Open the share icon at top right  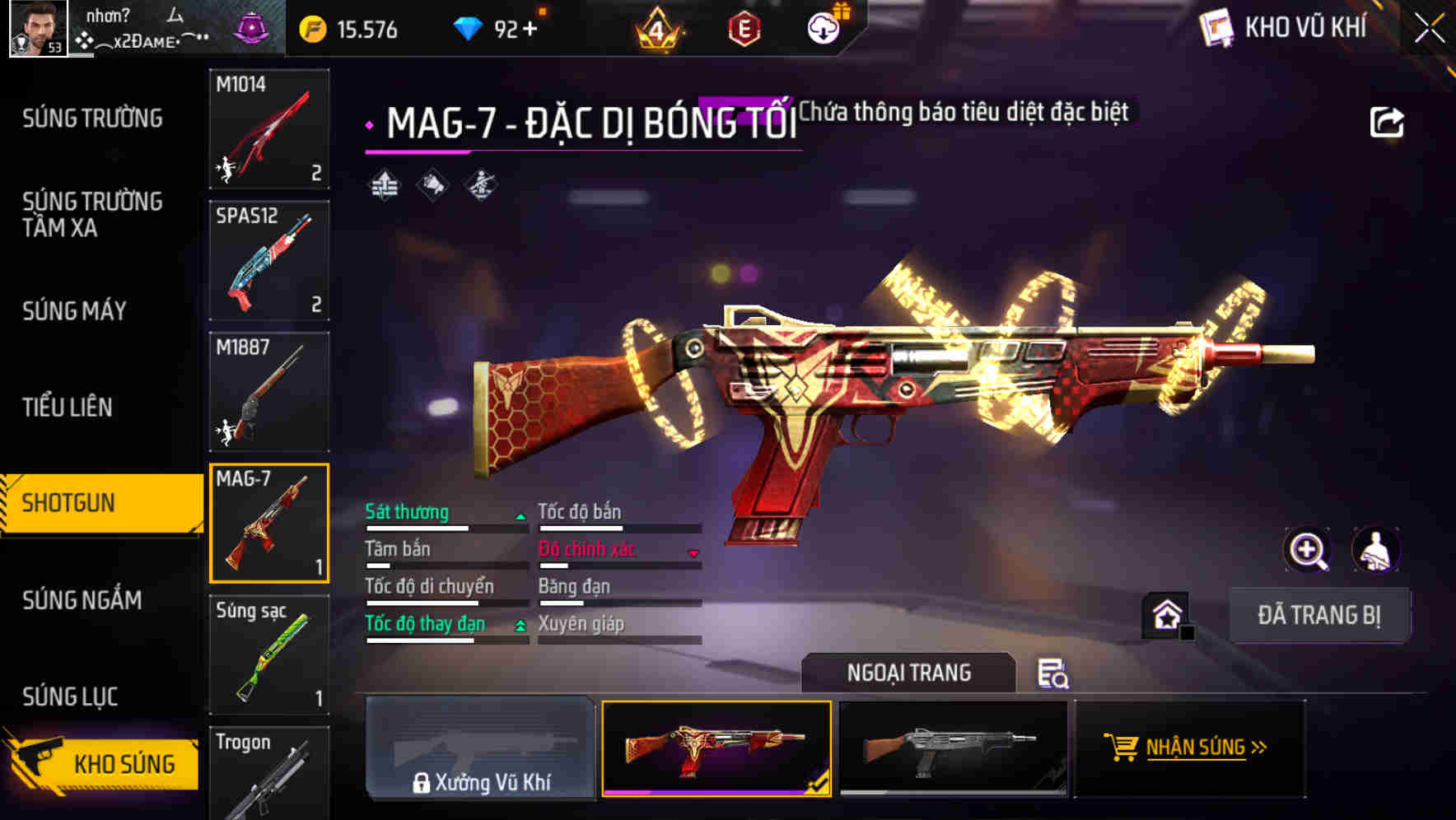coord(1387,120)
